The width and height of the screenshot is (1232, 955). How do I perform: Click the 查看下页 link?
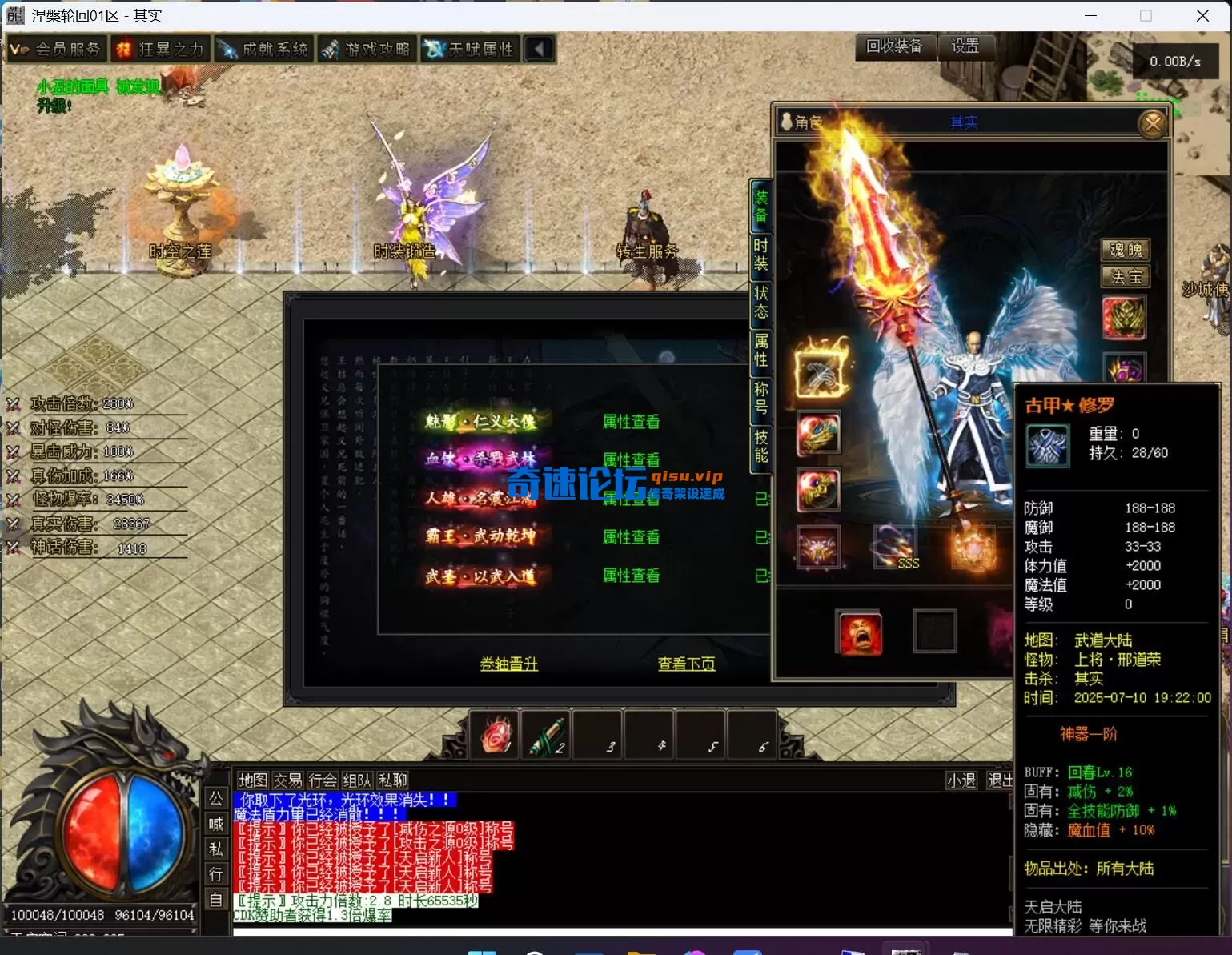pos(686,664)
